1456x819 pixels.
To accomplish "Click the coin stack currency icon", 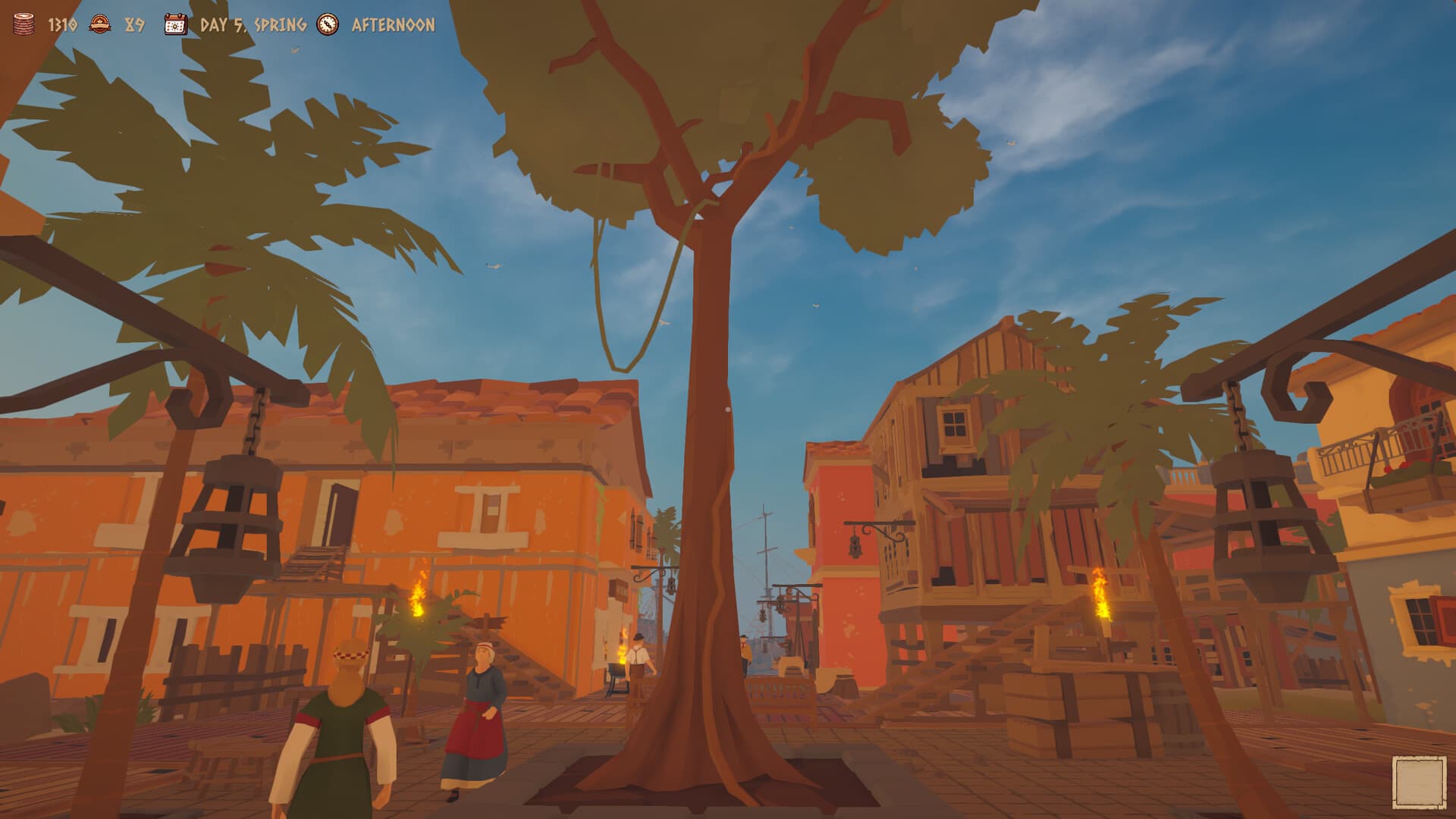I will pyautogui.click(x=23, y=24).
